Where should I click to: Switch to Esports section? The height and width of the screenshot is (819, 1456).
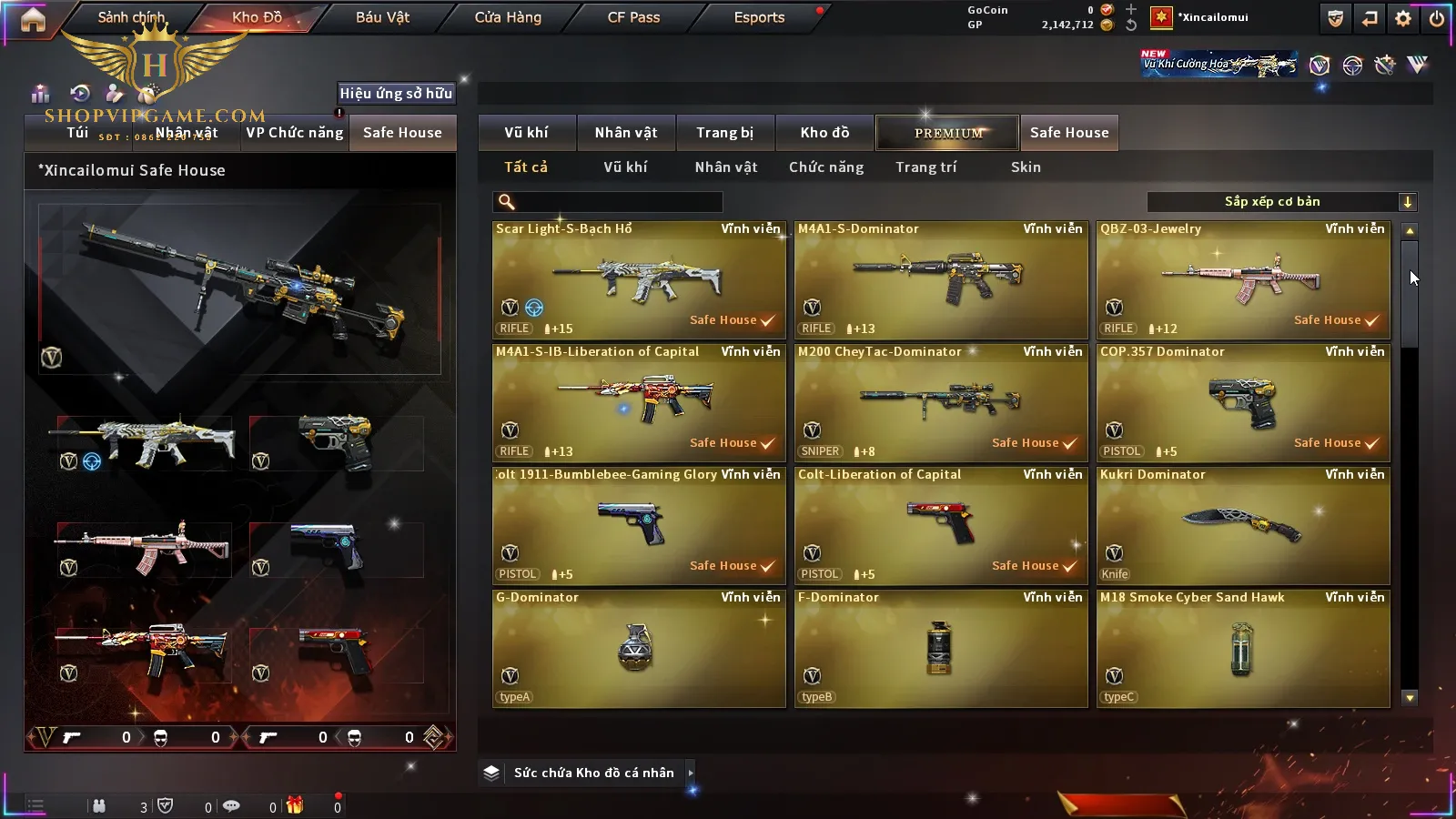click(x=759, y=17)
